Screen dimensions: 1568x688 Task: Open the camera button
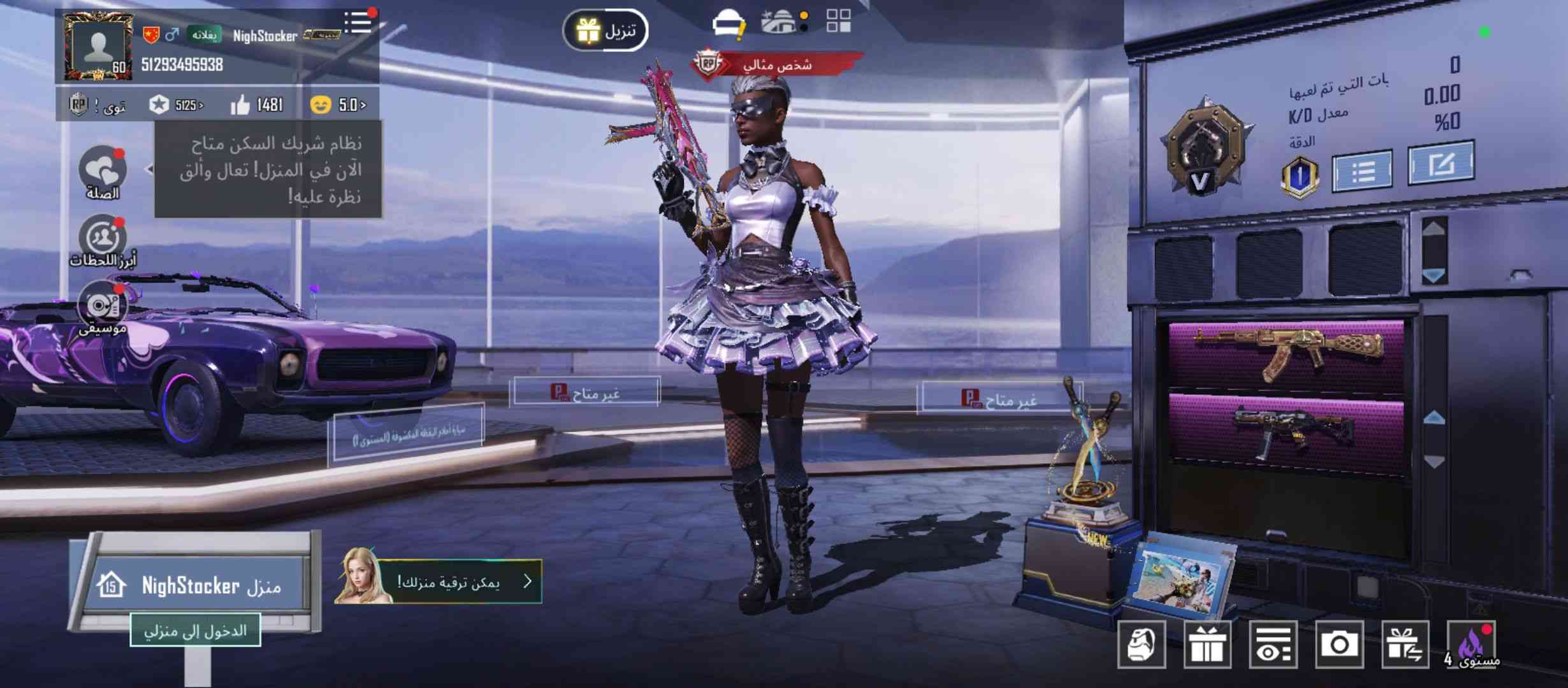click(x=1339, y=645)
